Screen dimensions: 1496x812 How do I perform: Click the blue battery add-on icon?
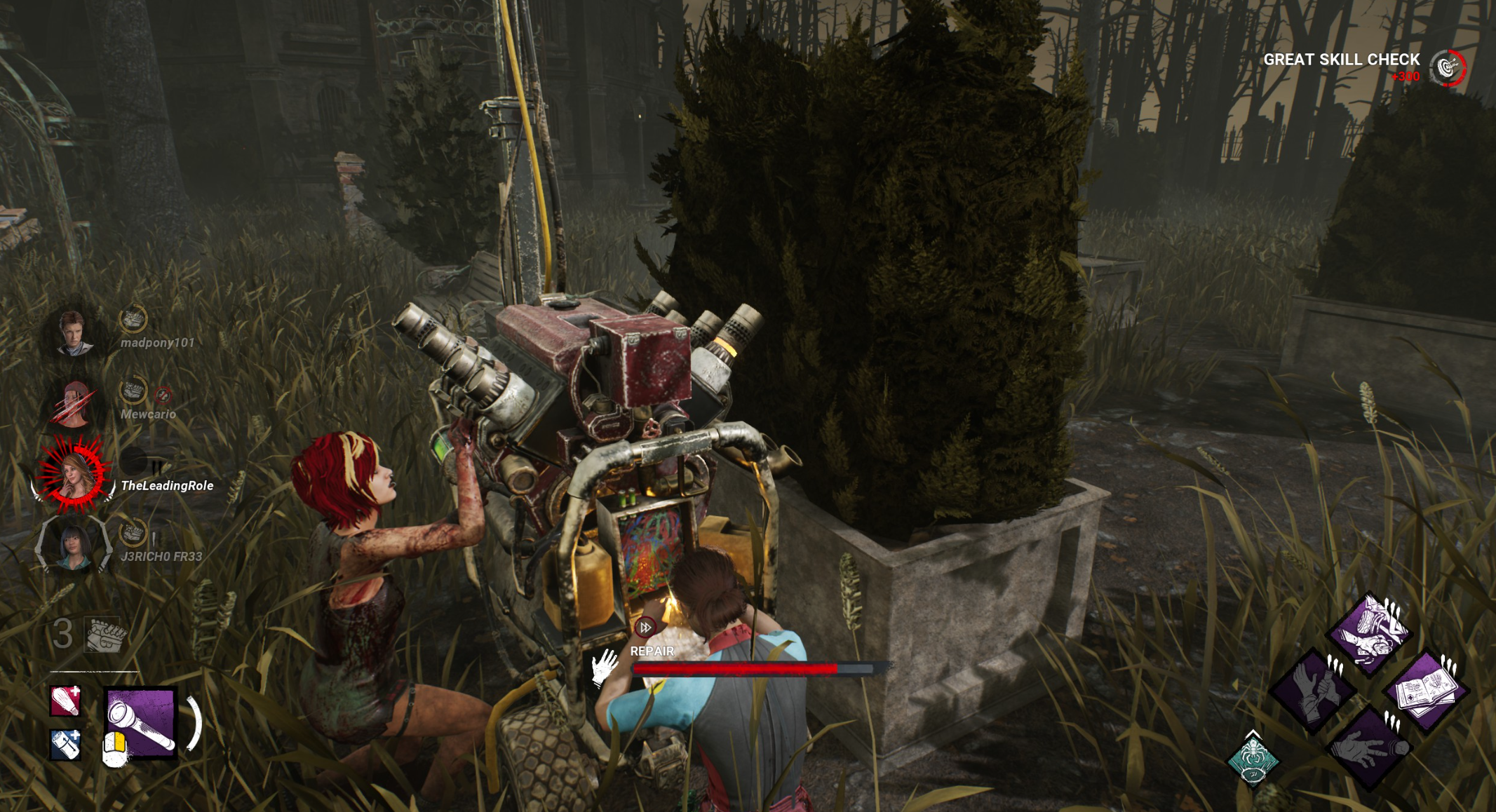click(65, 744)
